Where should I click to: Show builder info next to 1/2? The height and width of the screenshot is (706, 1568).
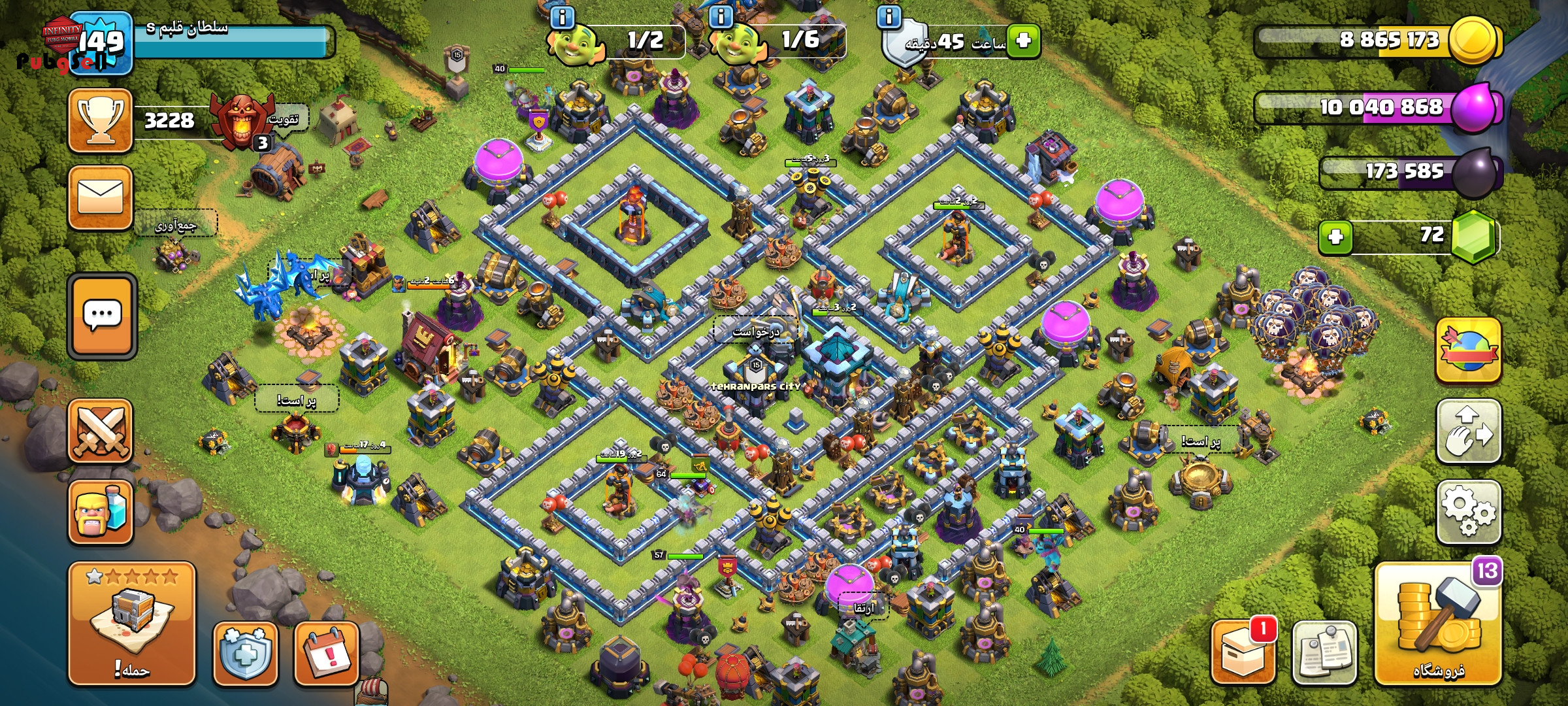pos(563,17)
